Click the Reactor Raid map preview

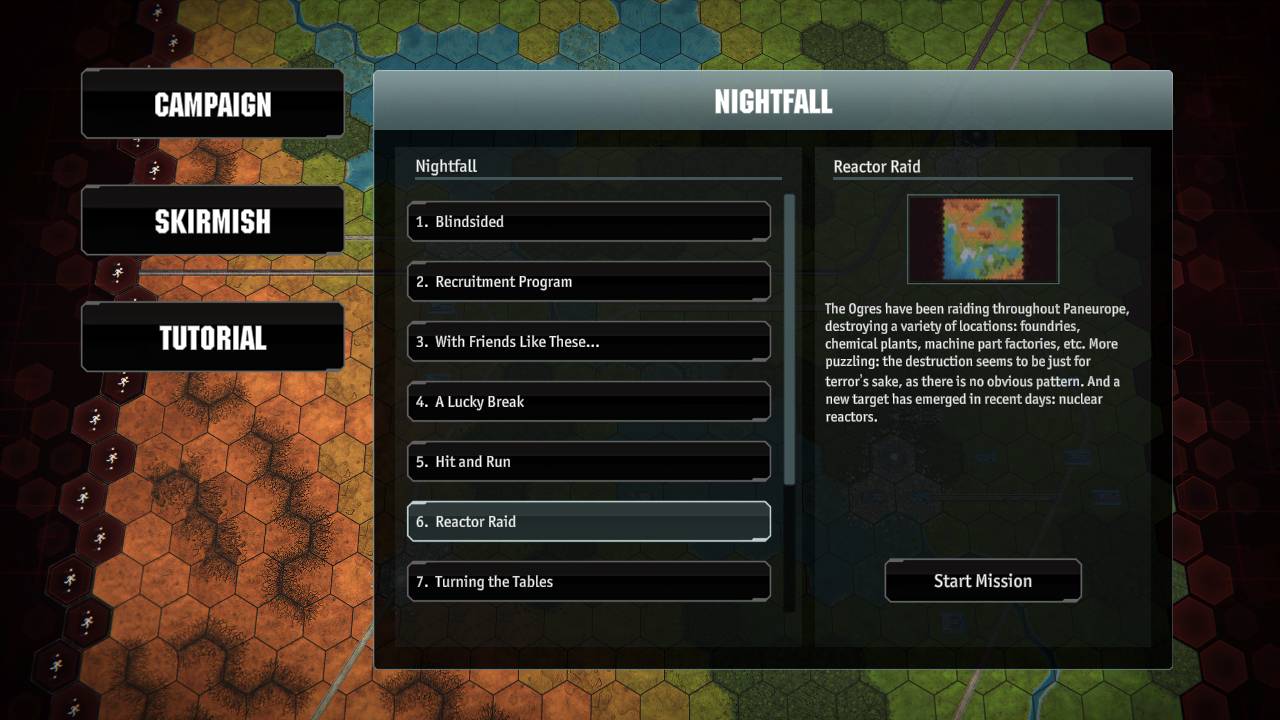point(982,239)
